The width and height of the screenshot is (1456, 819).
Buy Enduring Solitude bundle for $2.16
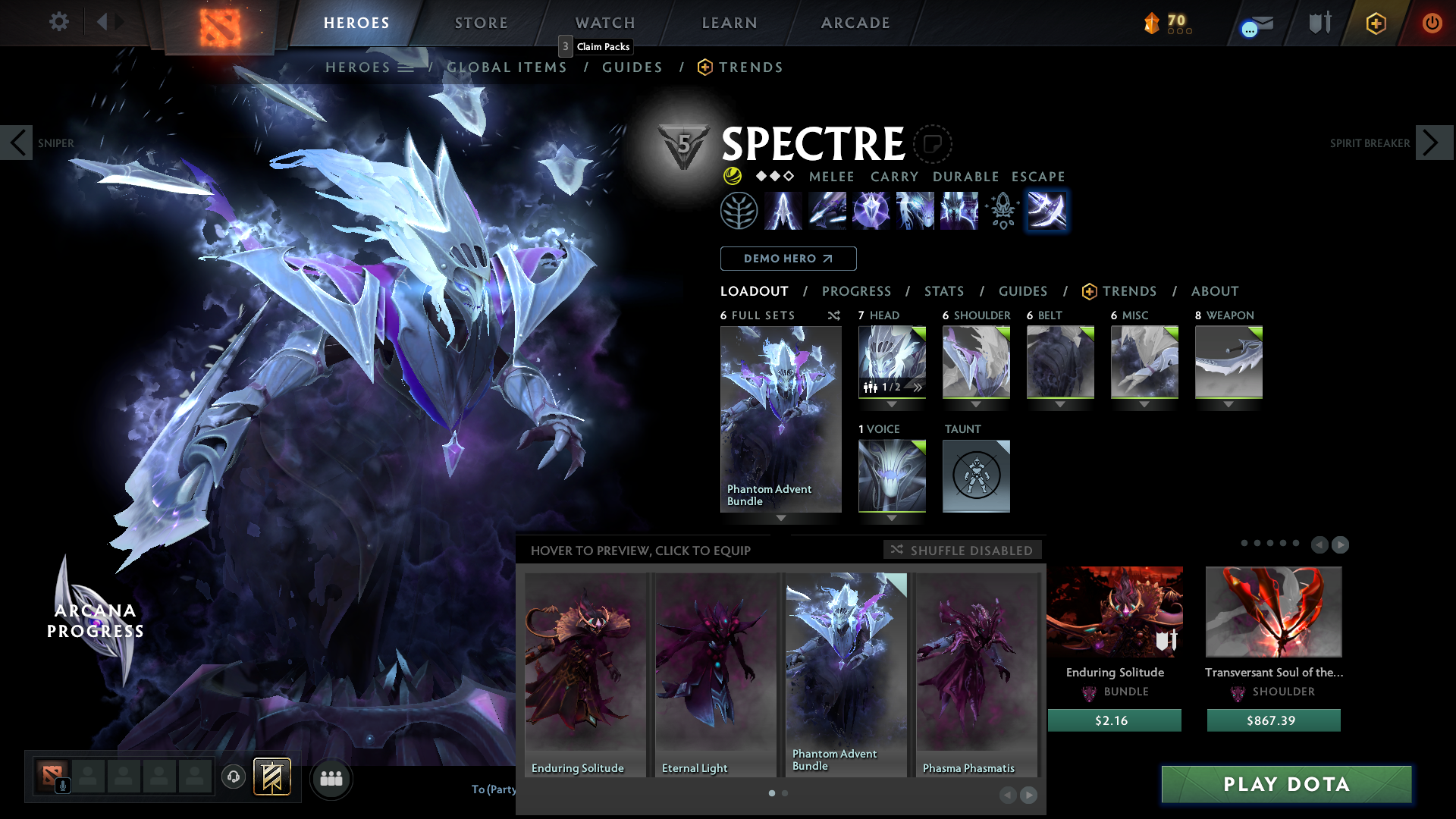(1114, 720)
